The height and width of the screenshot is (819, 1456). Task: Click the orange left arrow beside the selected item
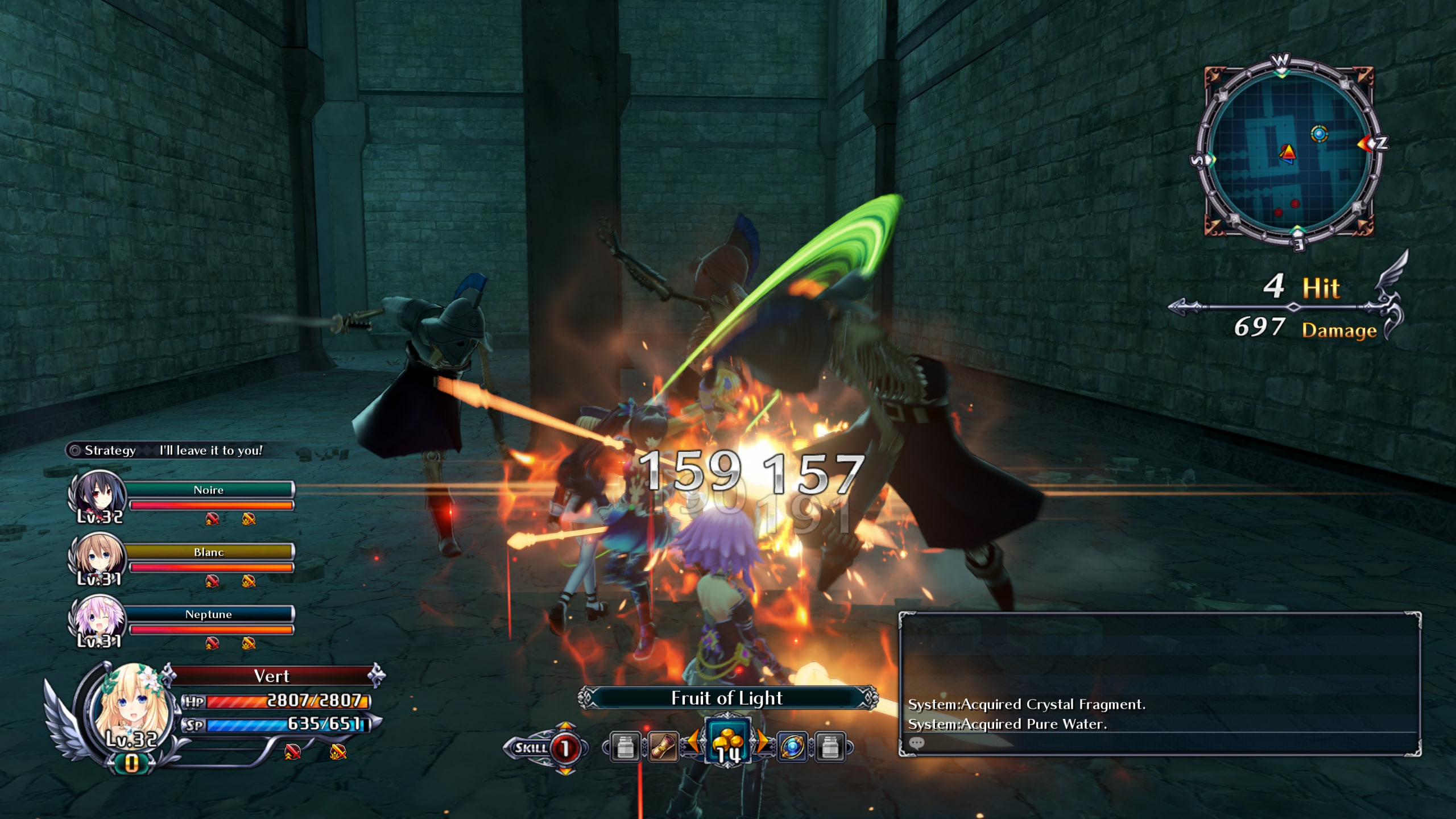tap(693, 741)
